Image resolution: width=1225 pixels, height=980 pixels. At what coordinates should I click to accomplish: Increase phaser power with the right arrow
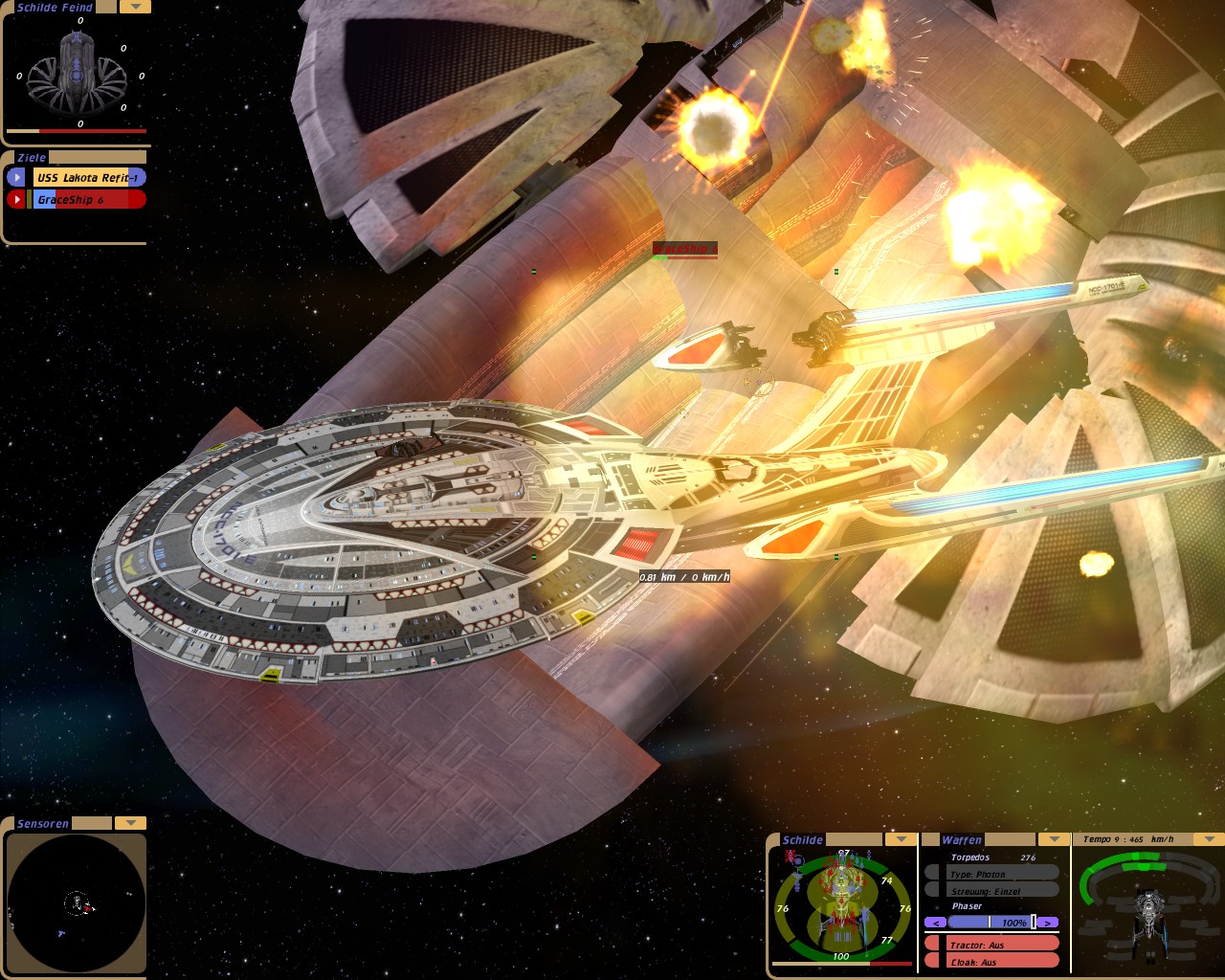(1049, 923)
